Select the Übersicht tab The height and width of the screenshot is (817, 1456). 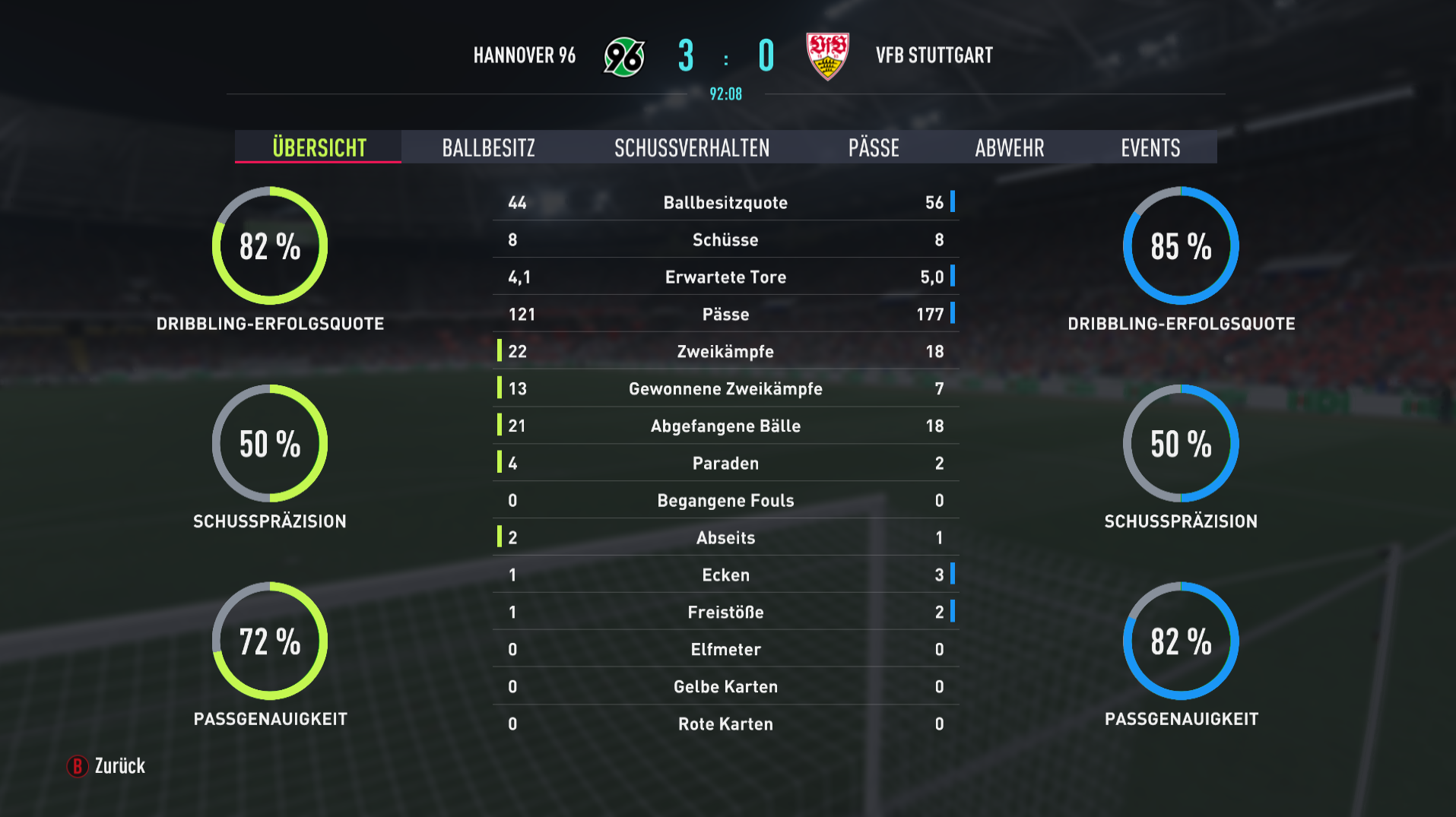pyautogui.click(x=319, y=147)
